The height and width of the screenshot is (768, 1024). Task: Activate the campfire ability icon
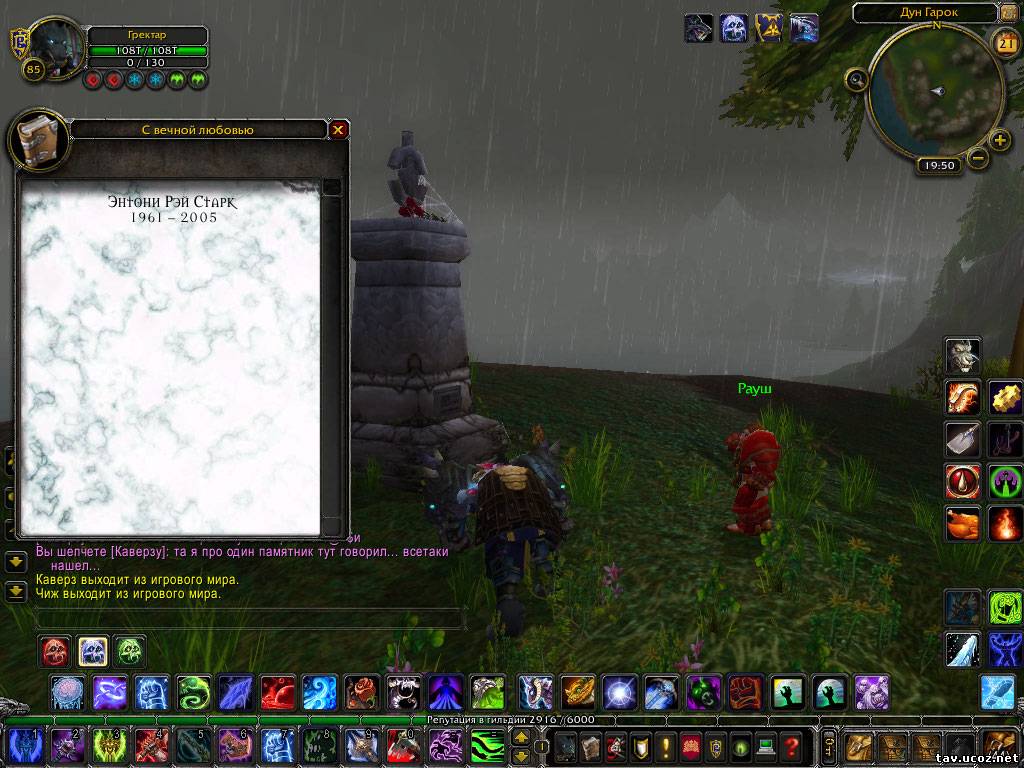click(x=1005, y=523)
